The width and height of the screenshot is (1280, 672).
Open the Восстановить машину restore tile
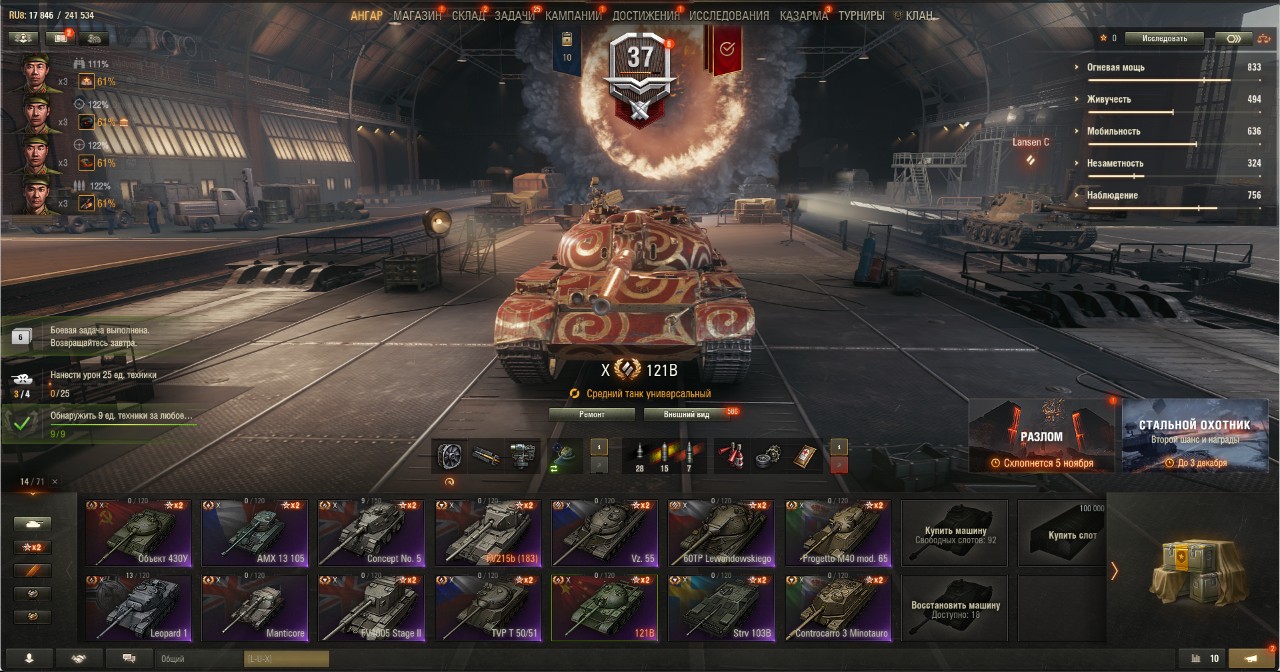(x=953, y=607)
